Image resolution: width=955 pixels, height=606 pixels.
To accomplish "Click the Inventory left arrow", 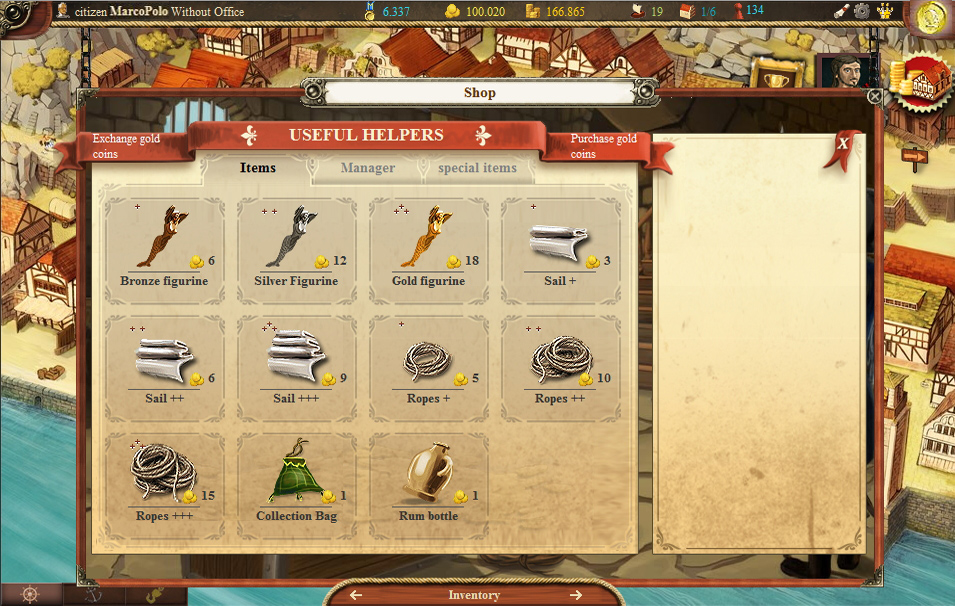I will point(356,595).
